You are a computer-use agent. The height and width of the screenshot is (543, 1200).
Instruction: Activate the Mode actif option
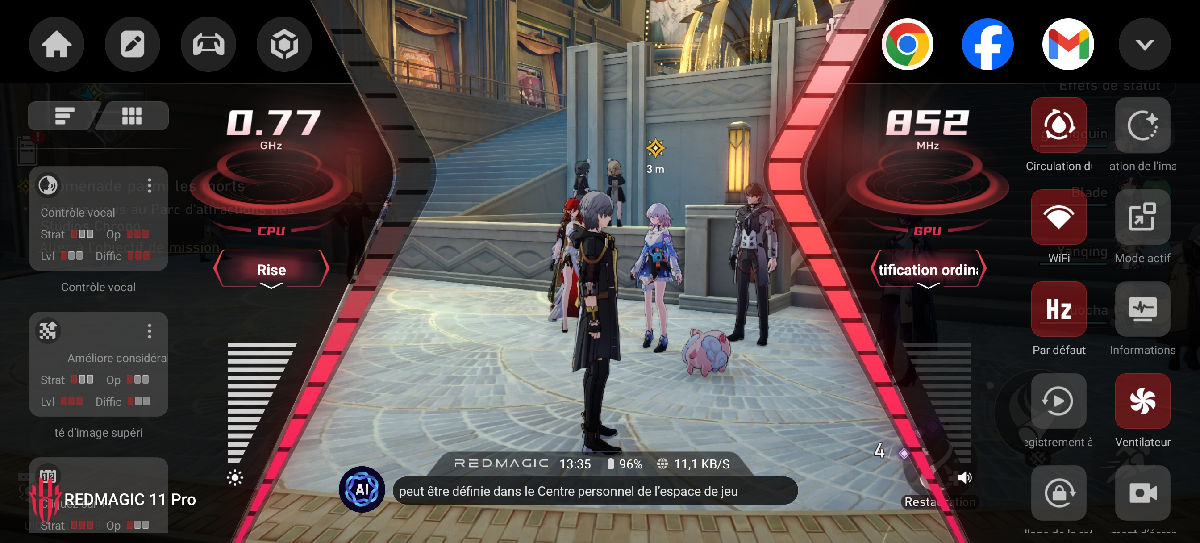1142,218
